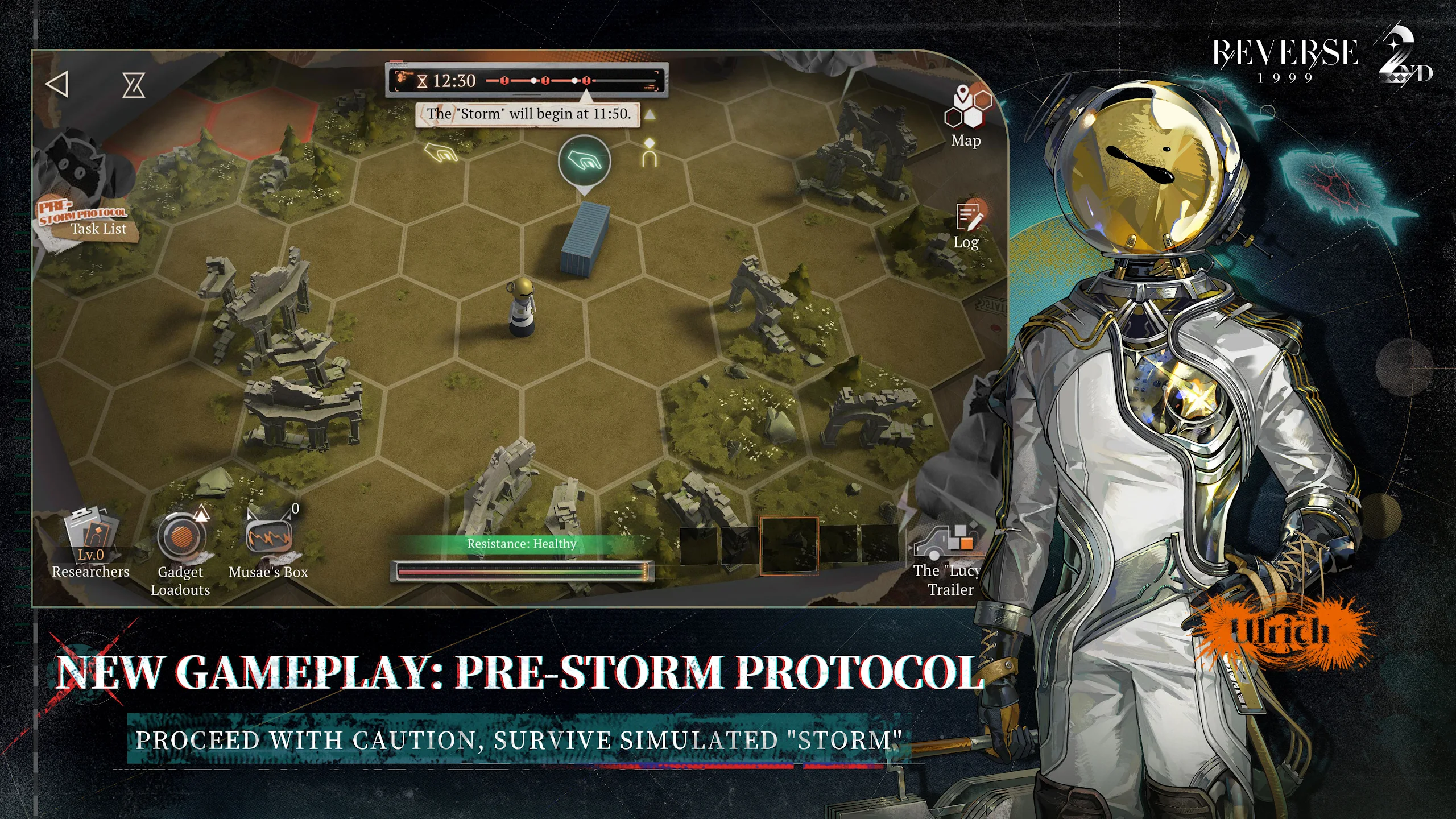Tap the hand interaction bubble above the container
This screenshot has width=1456, height=819.
[584, 162]
